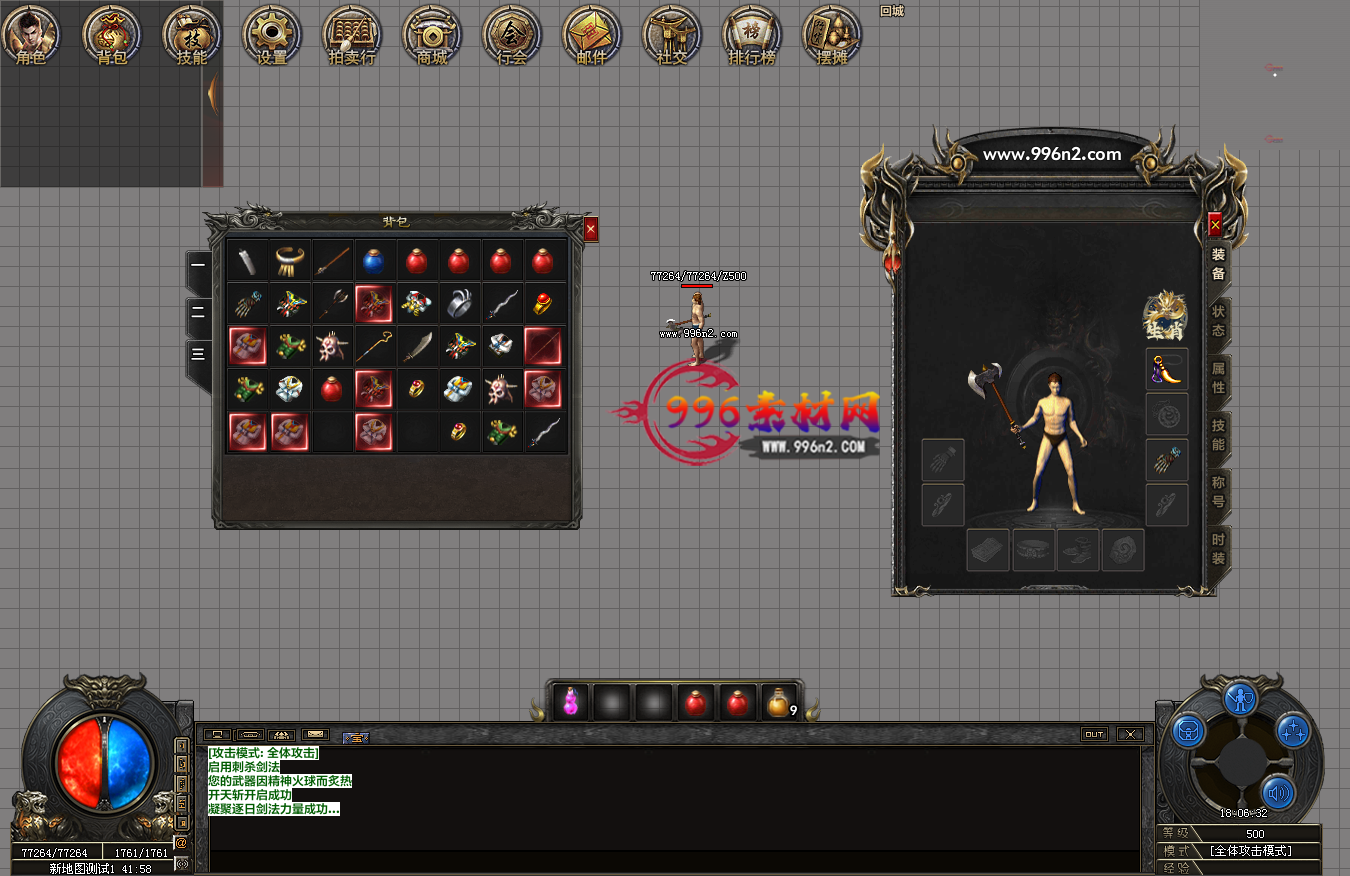
Task: Open the 商城 shop
Action: tap(431, 35)
